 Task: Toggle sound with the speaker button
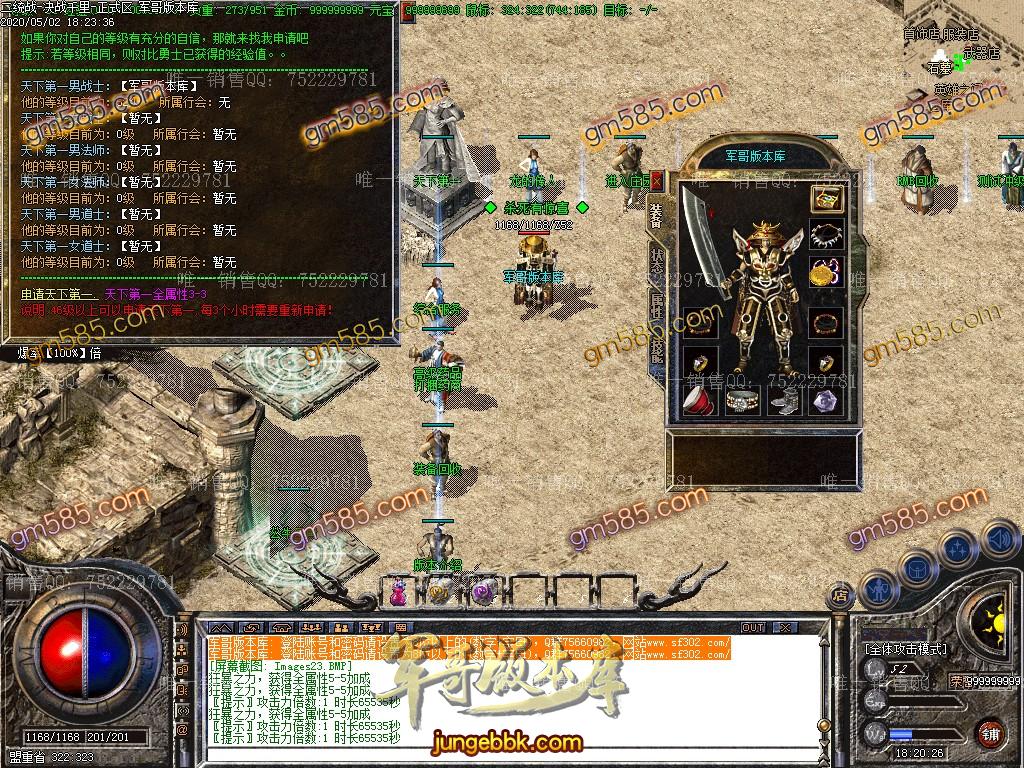click(x=998, y=539)
